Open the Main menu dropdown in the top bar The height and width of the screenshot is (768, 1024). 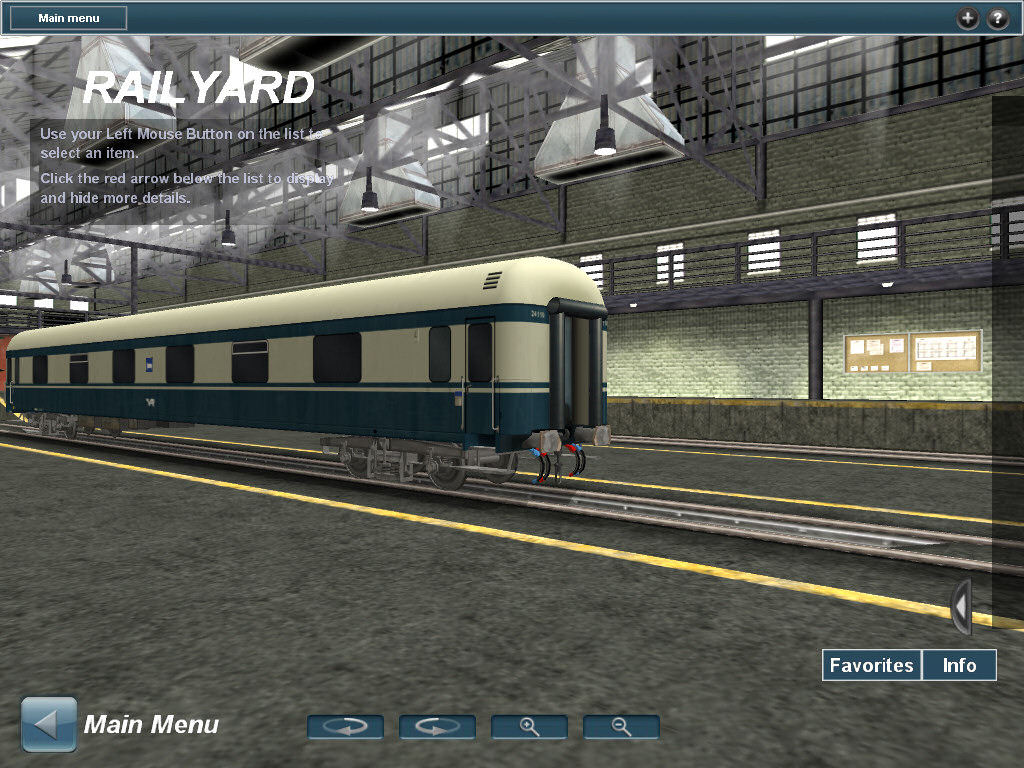pos(68,18)
